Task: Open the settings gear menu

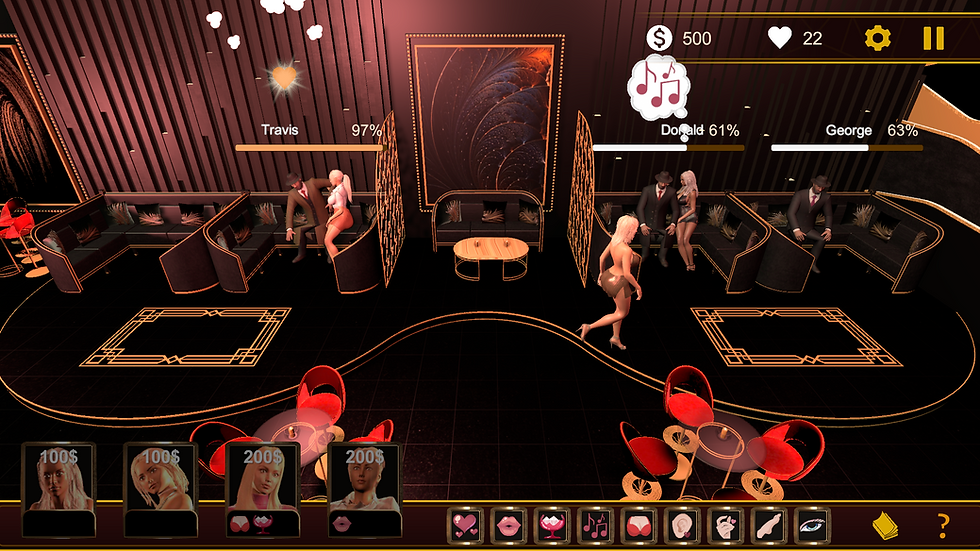Action: click(877, 39)
